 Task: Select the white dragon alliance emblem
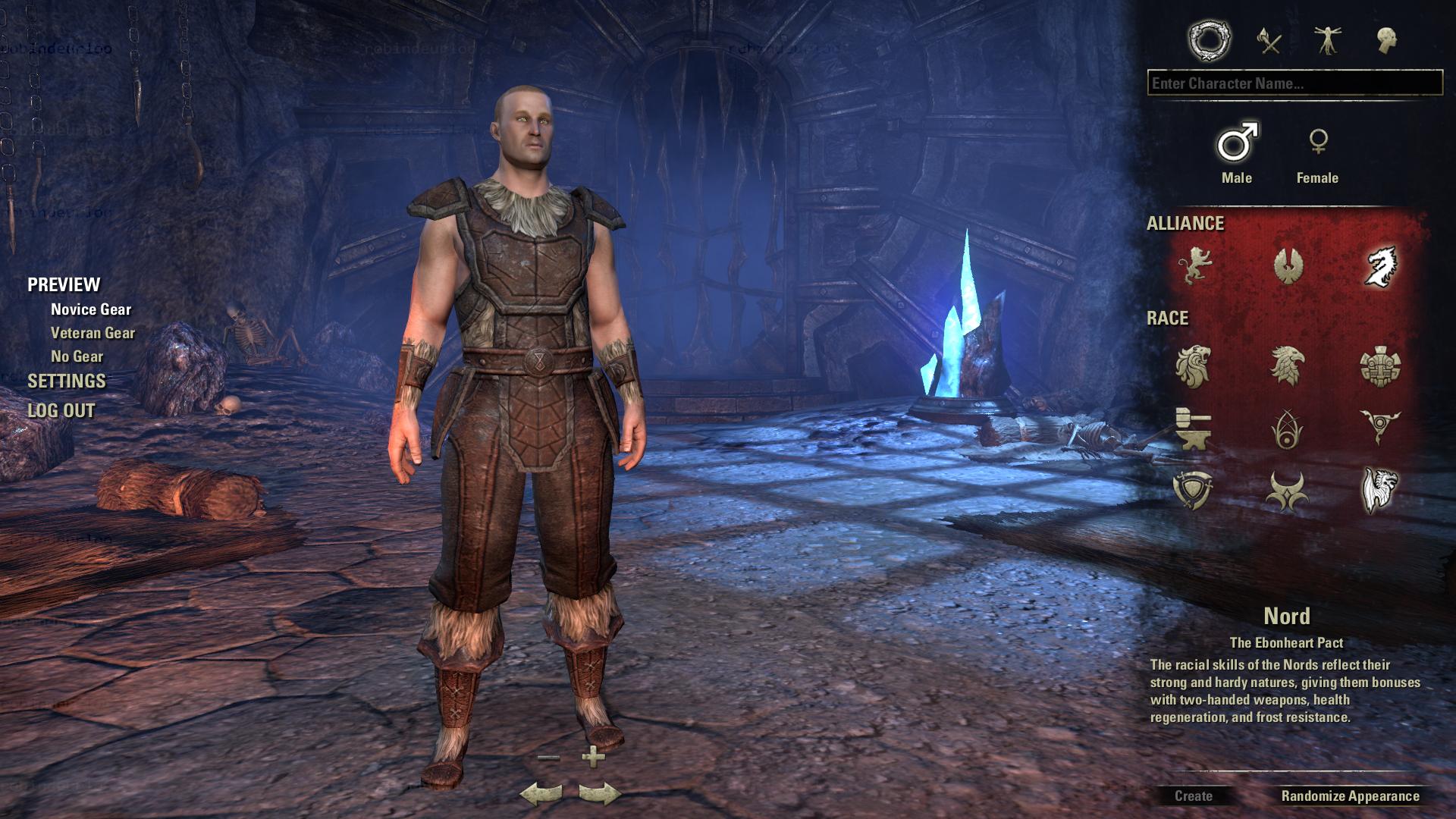(1380, 265)
